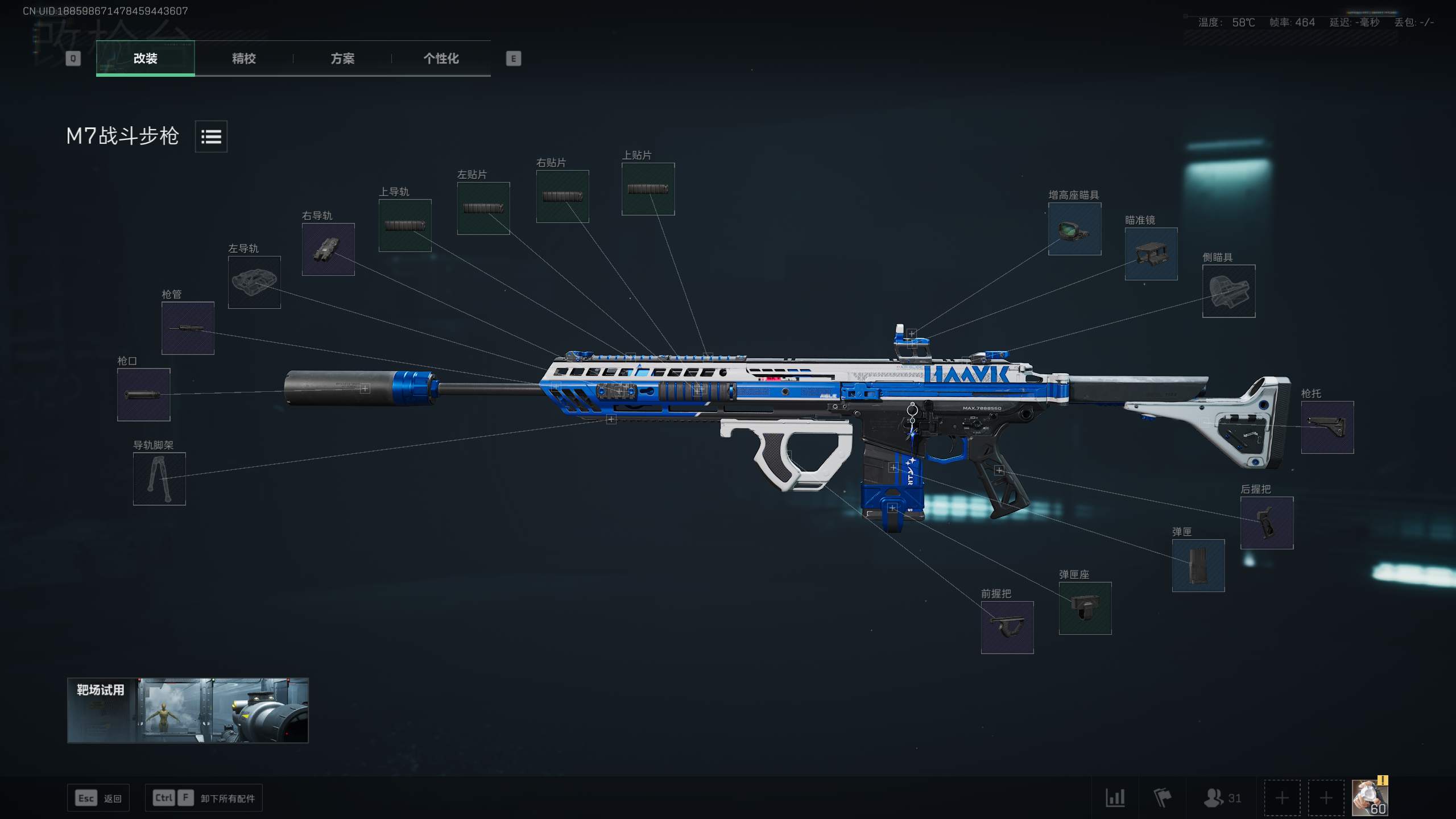The height and width of the screenshot is (819, 1456).
Task: Open the list icon beside M7战斗步枪
Action: (211, 136)
